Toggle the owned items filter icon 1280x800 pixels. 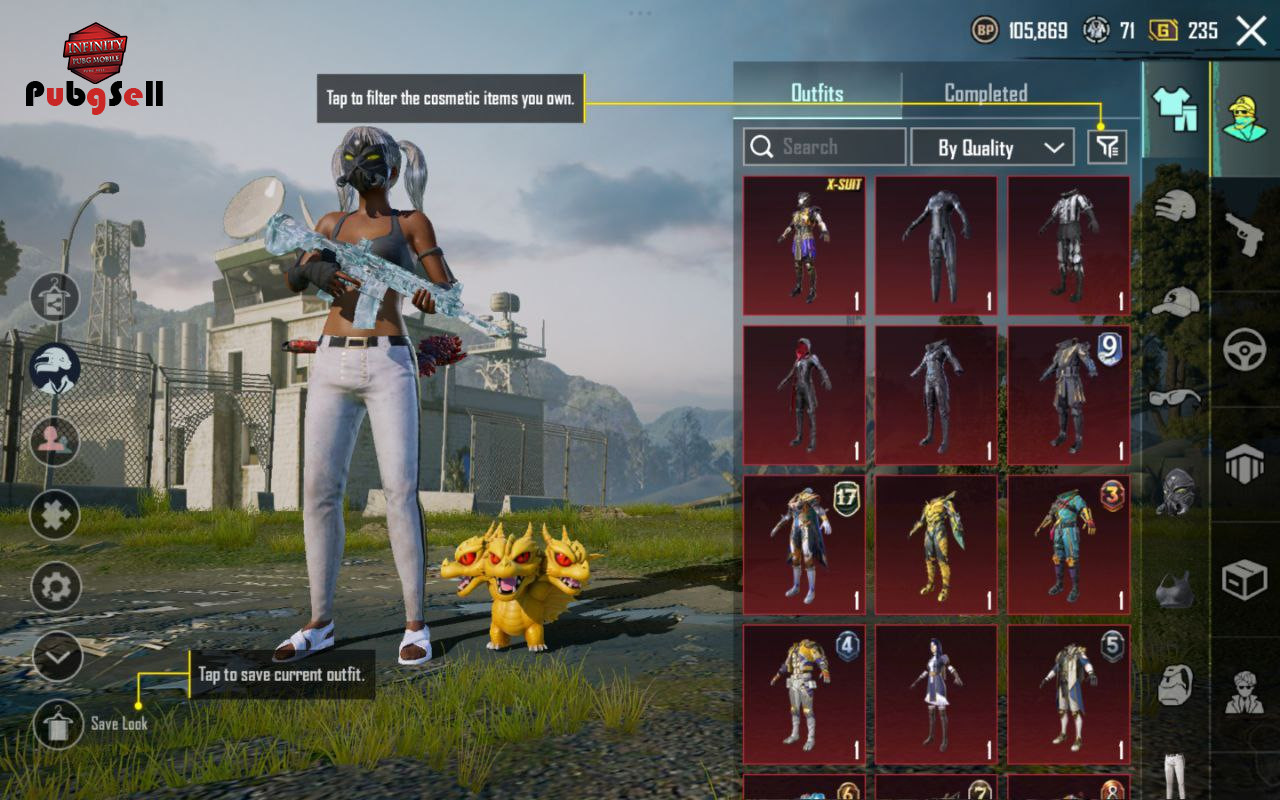tap(1107, 148)
